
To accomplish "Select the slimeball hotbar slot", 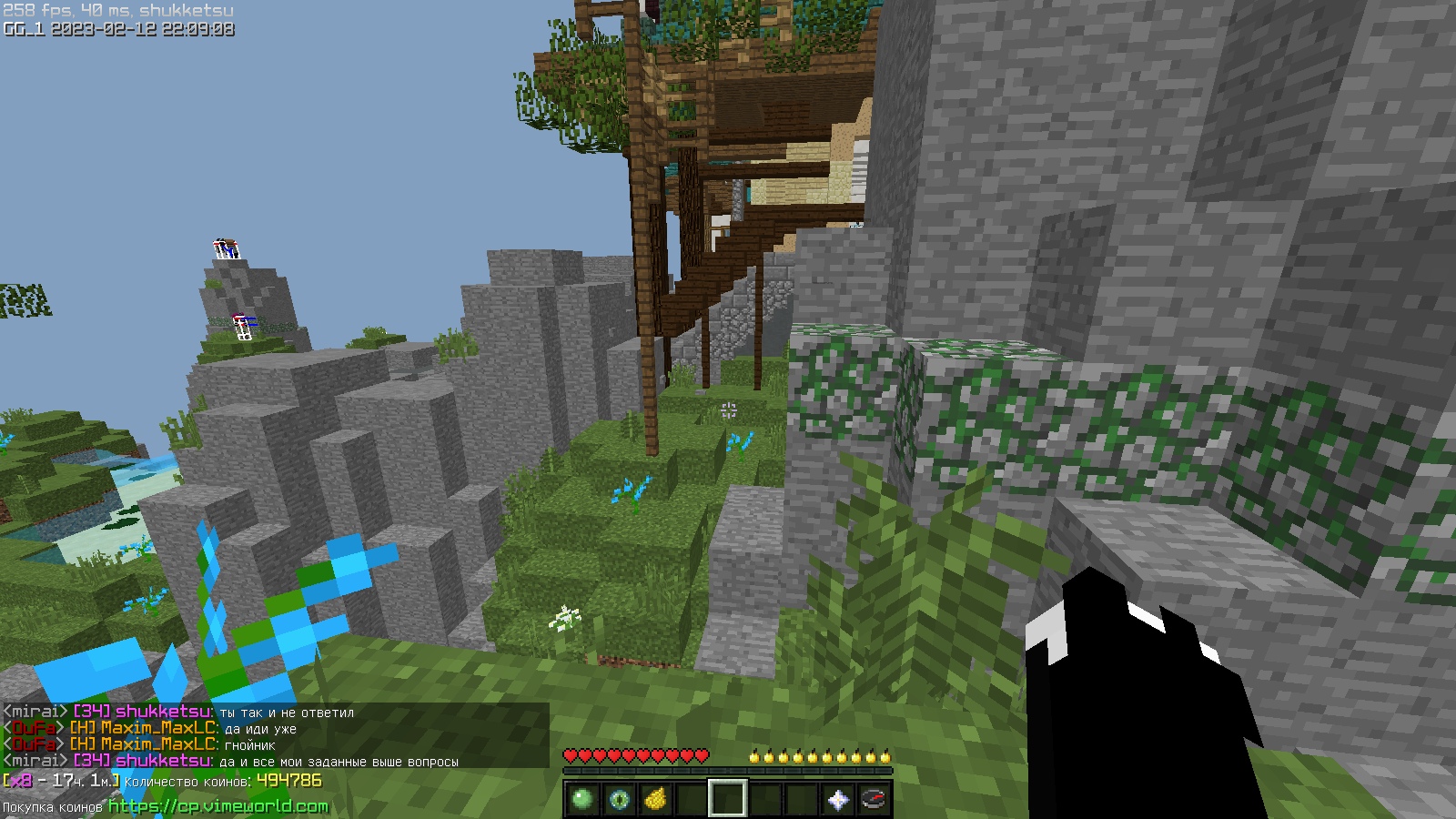I will [582, 800].
